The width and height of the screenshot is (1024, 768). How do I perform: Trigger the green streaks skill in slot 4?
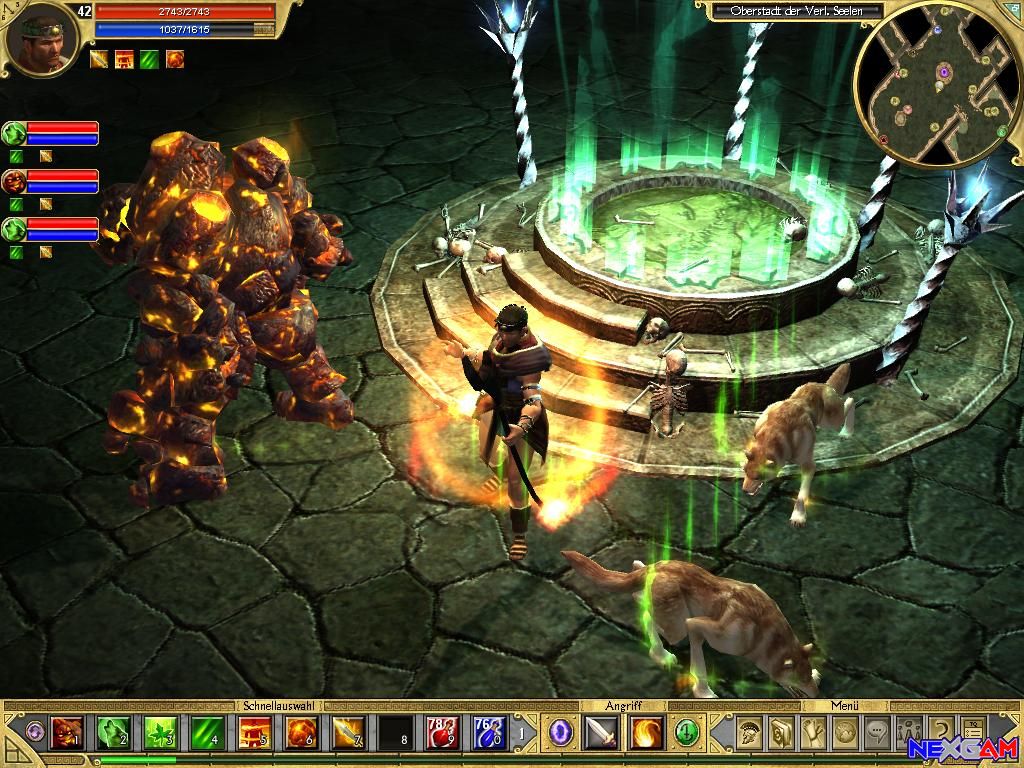207,734
